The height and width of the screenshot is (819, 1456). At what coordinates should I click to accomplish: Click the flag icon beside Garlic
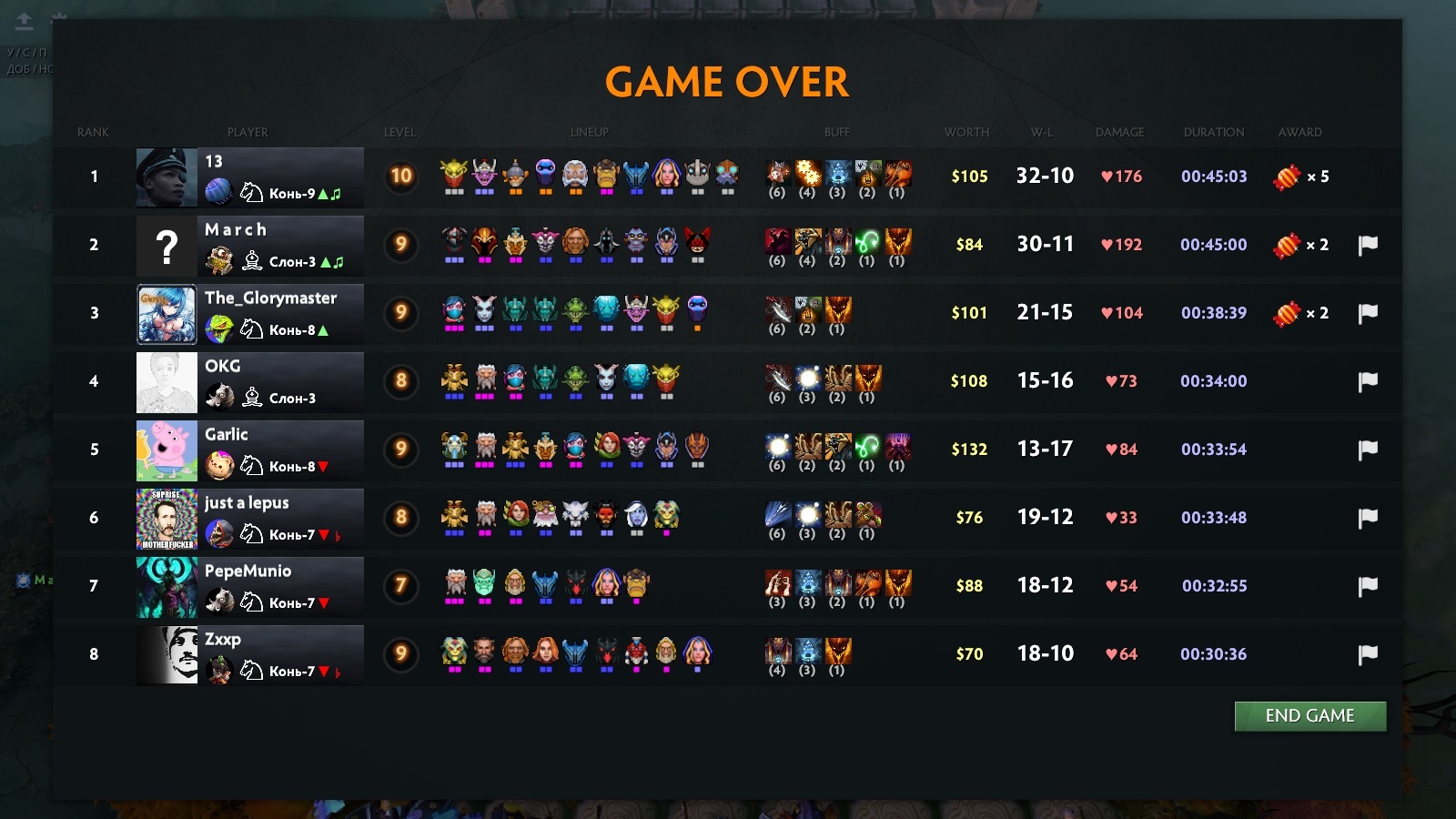click(1368, 450)
